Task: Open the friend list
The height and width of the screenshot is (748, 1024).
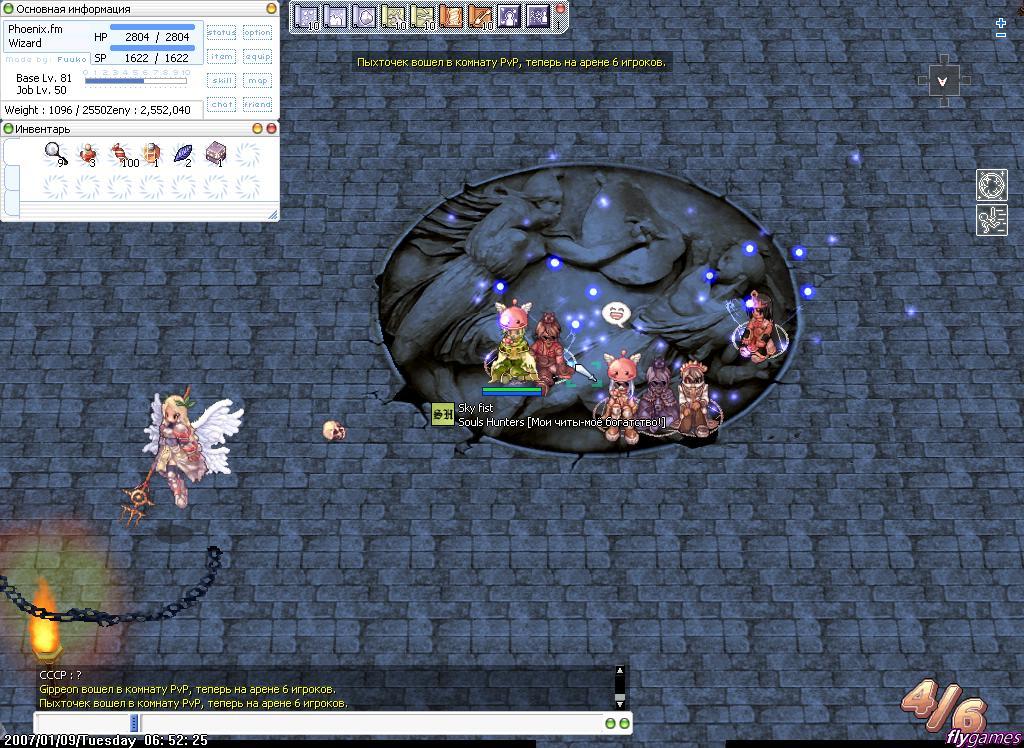Action: (257, 104)
